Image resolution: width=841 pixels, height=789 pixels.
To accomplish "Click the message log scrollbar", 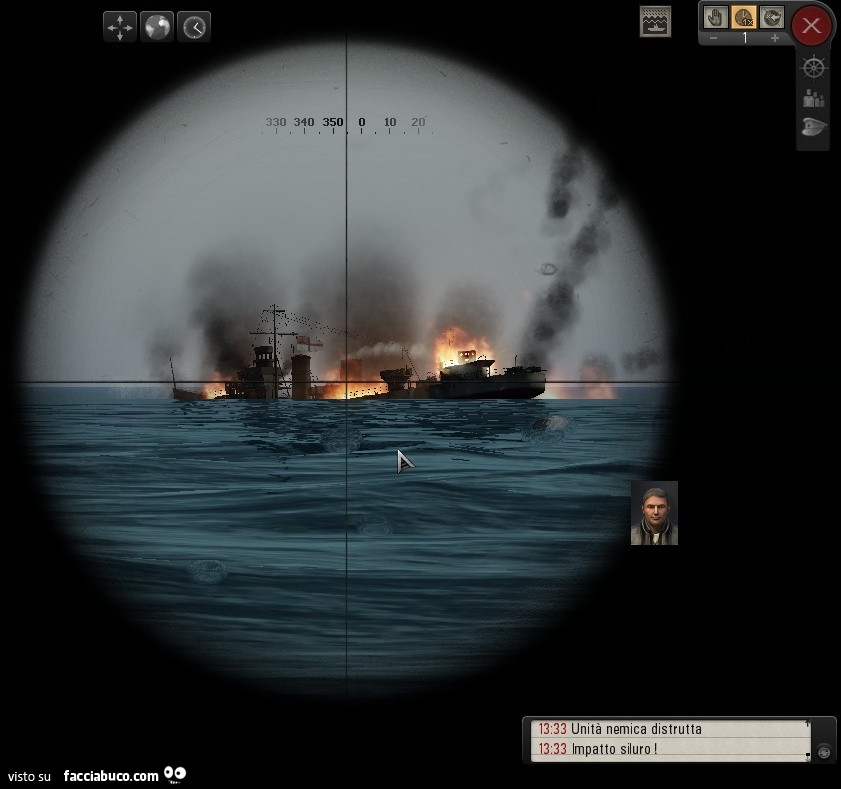I will 808,739.
